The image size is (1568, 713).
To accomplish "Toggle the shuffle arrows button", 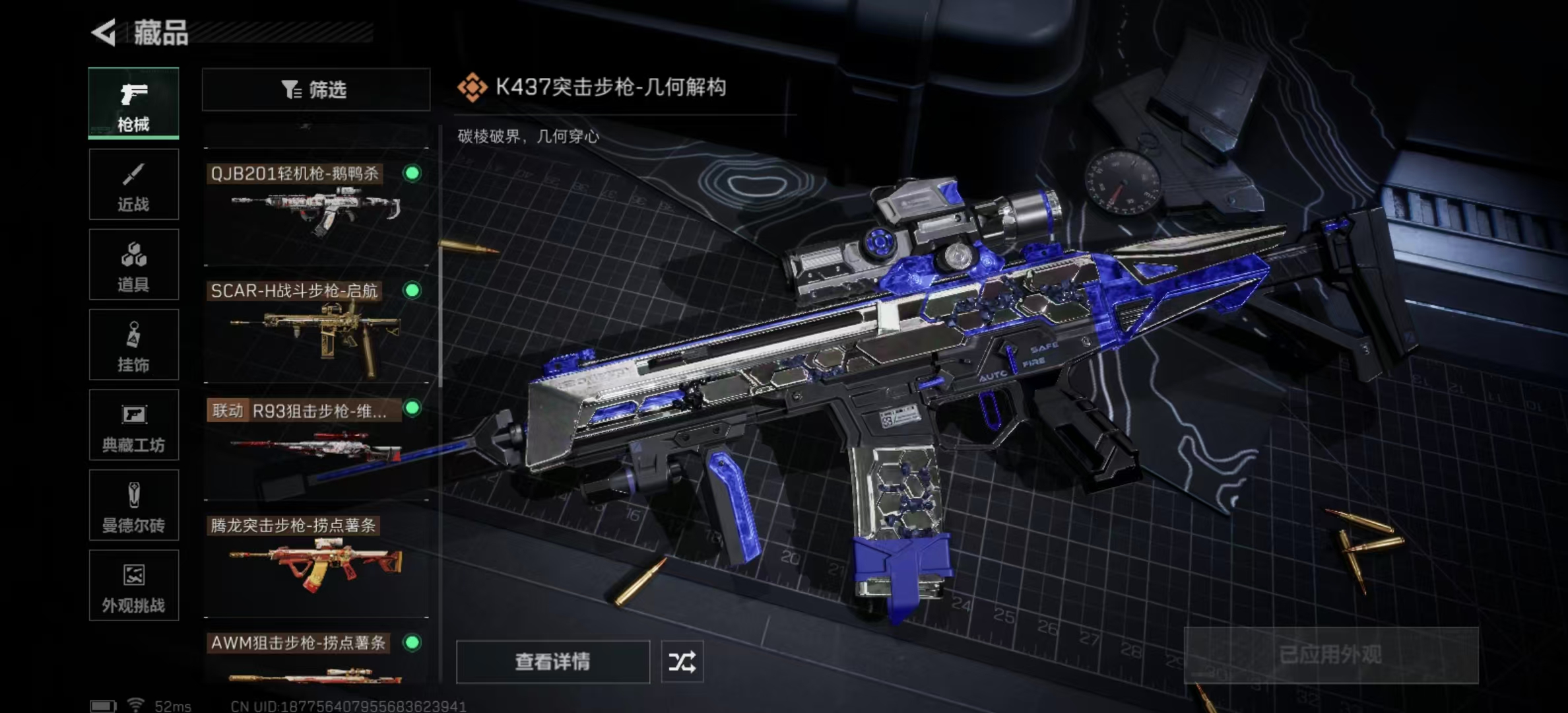I will click(682, 662).
